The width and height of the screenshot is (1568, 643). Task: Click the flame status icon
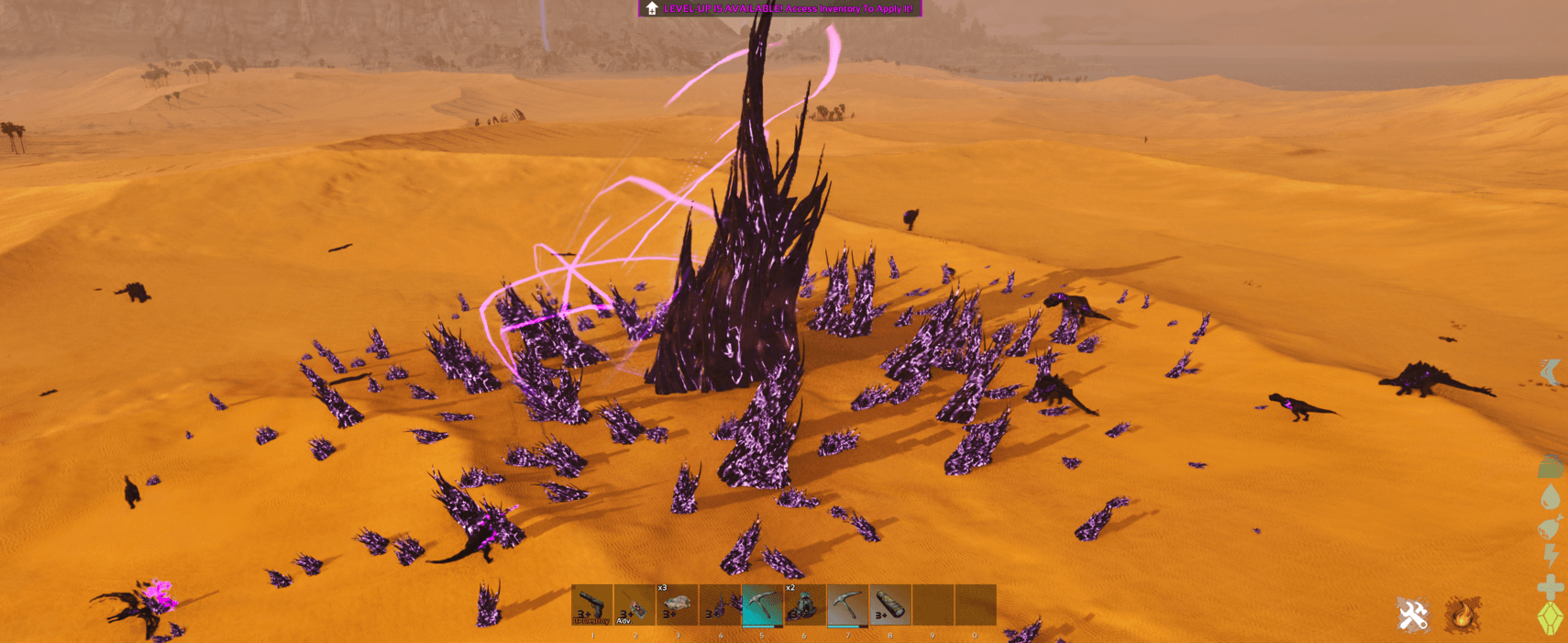coord(1463,615)
